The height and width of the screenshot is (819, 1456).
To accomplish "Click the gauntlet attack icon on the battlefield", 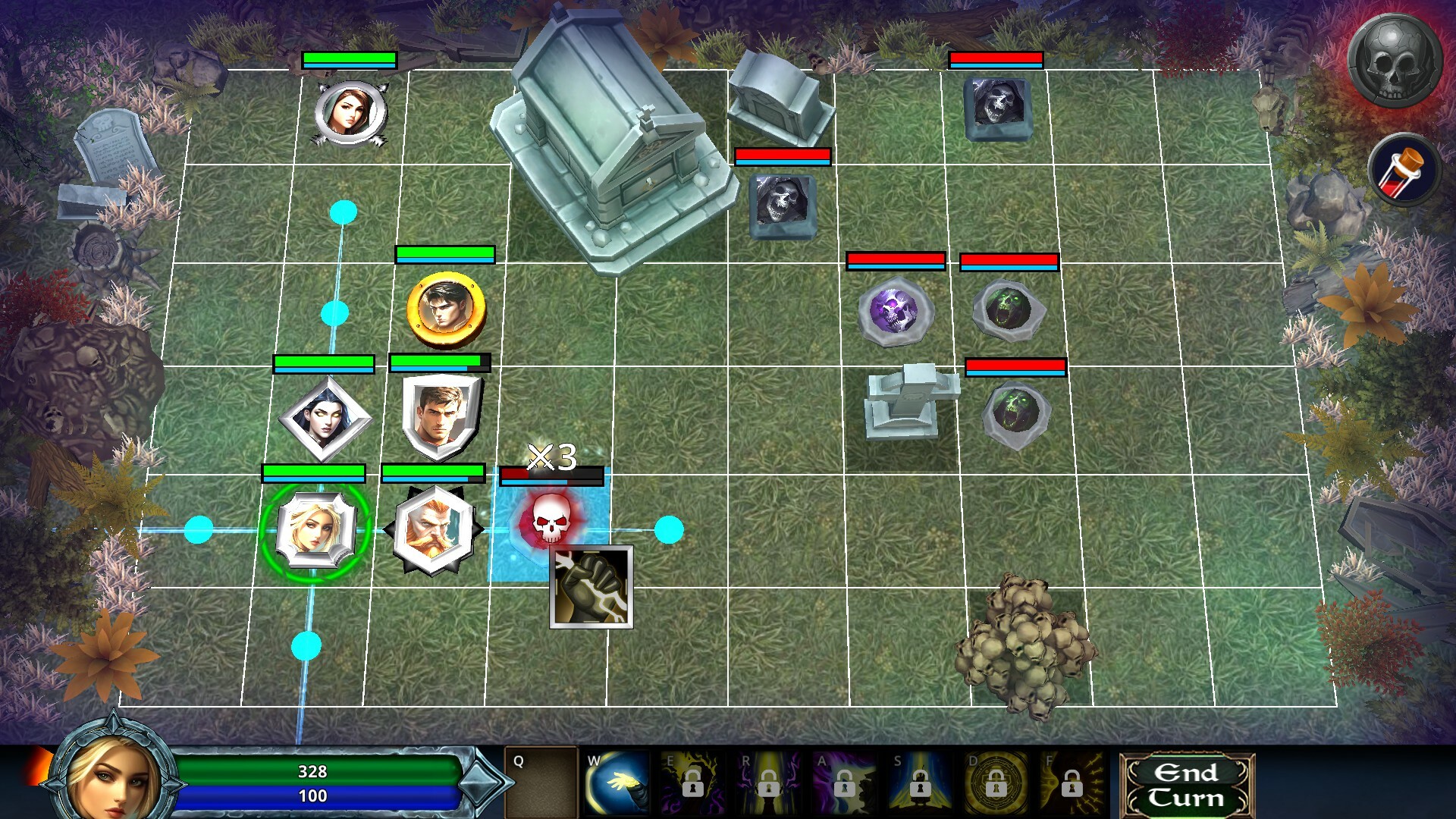I will point(590,588).
